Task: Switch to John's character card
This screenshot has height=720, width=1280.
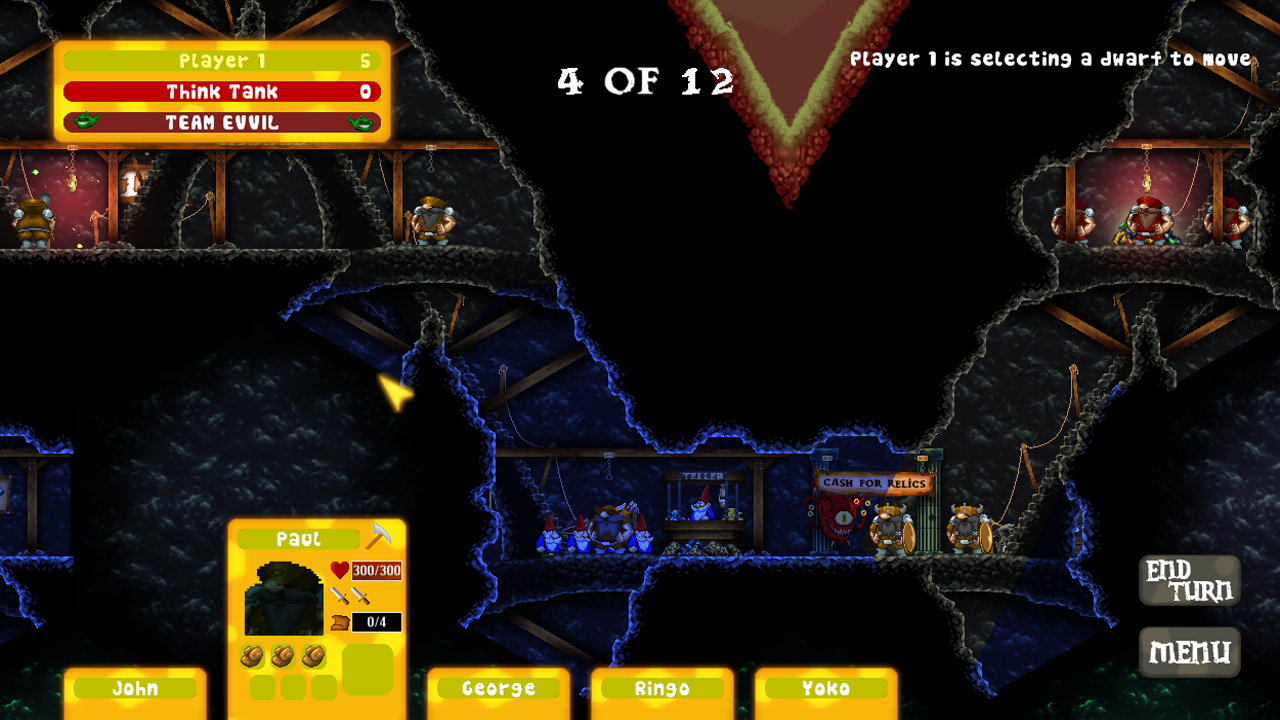Action: (x=135, y=688)
